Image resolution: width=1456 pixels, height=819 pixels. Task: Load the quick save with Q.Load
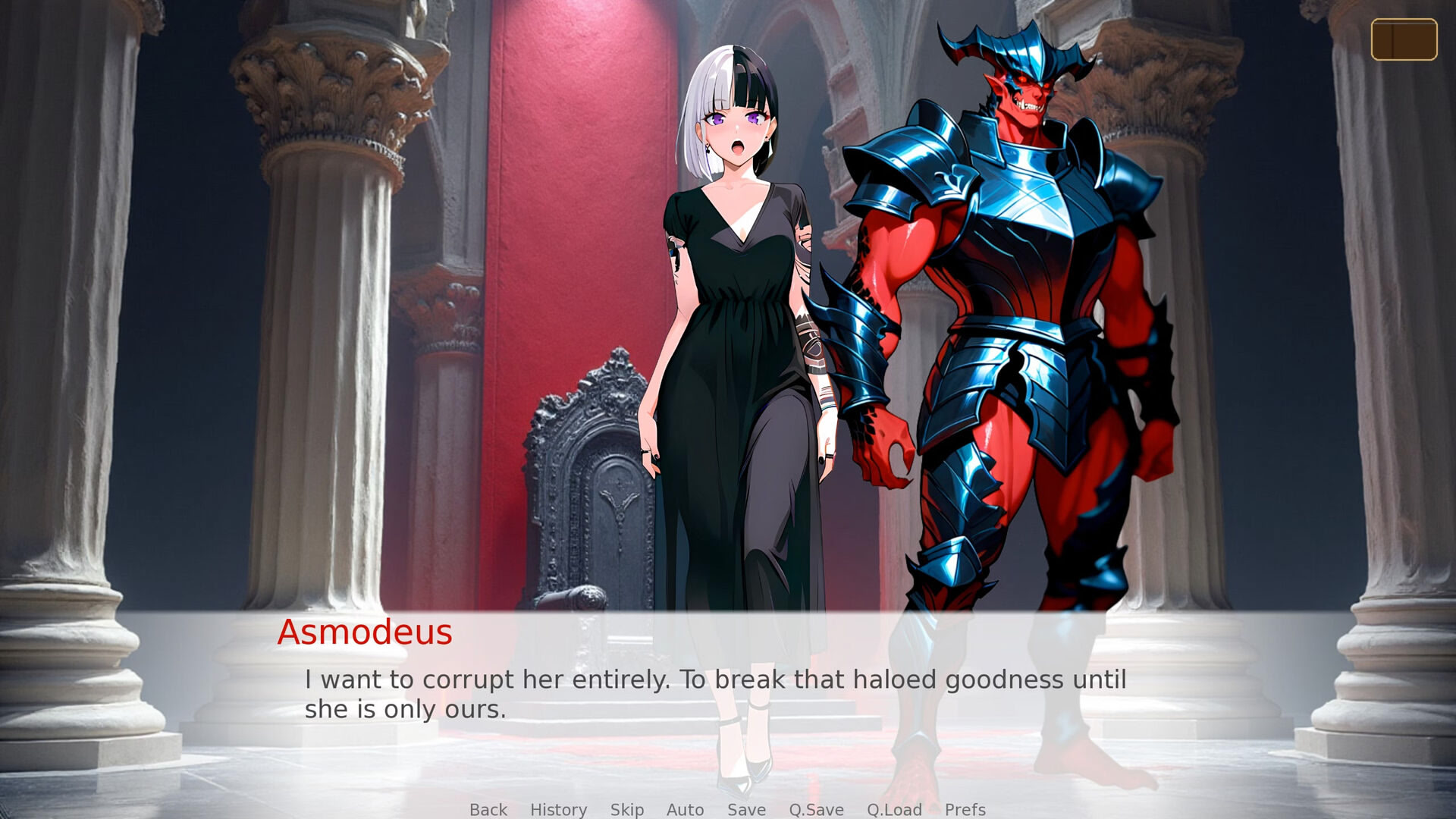893,810
